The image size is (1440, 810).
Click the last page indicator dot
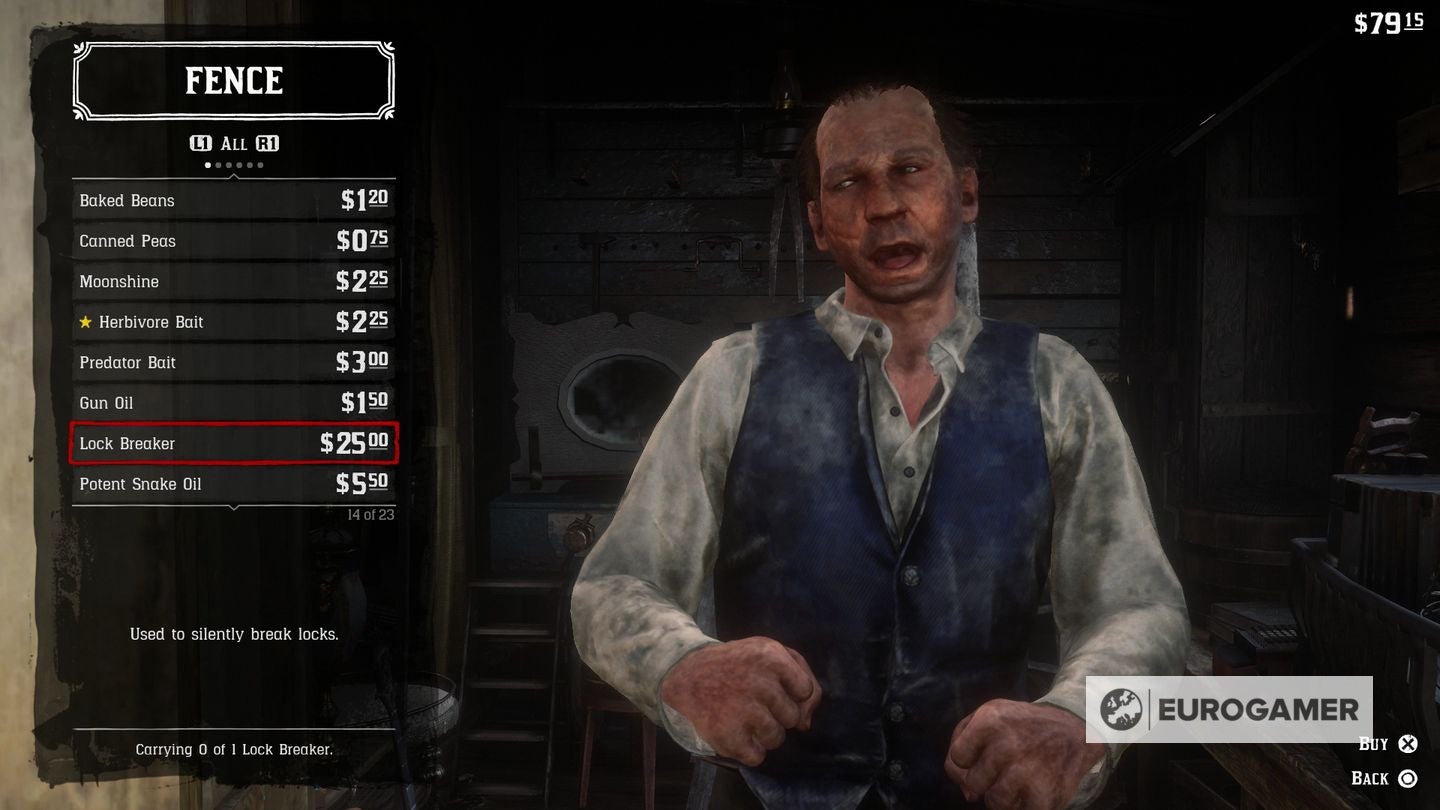coord(260,164)
